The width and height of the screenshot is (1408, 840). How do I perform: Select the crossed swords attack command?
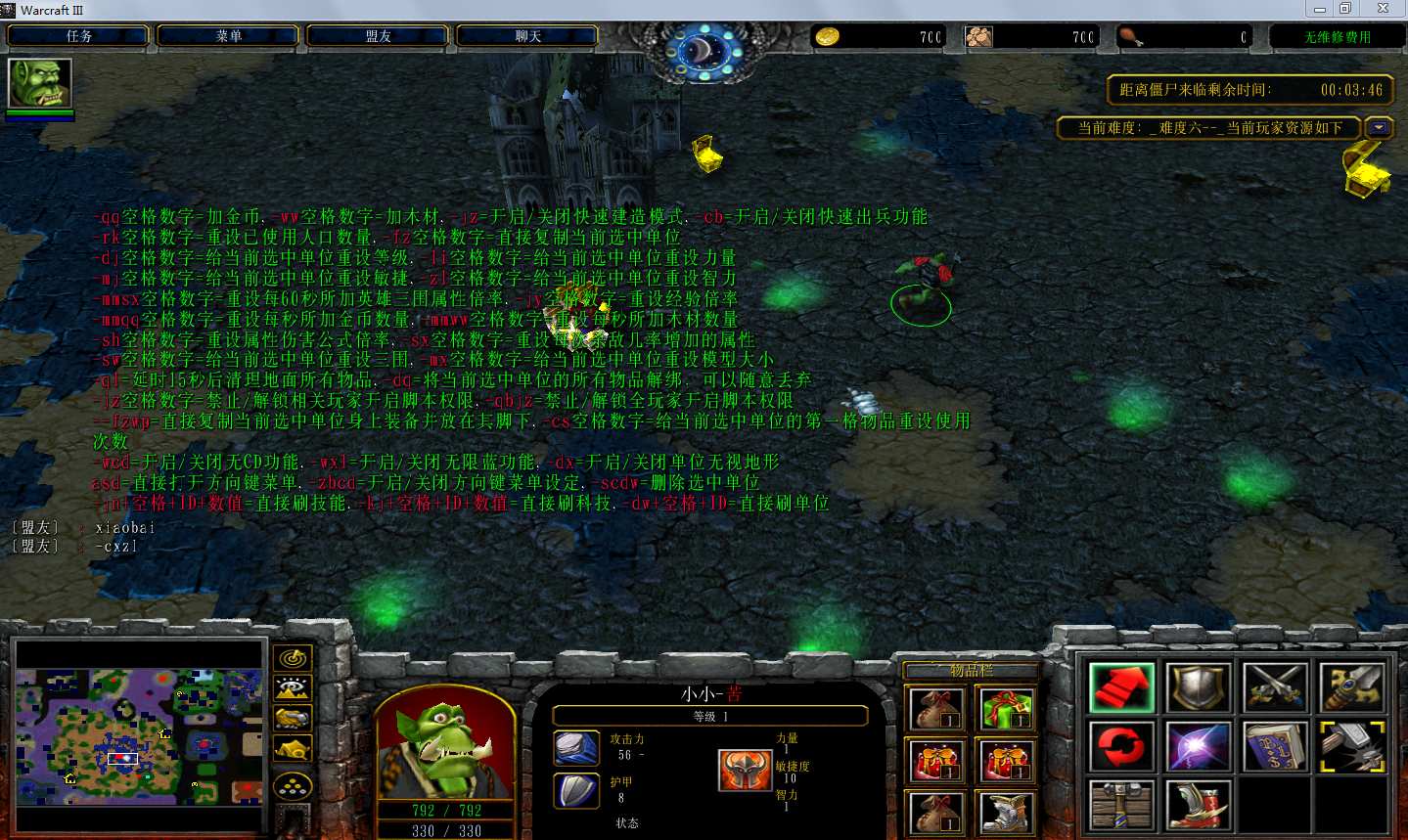tap(1276, 686)
